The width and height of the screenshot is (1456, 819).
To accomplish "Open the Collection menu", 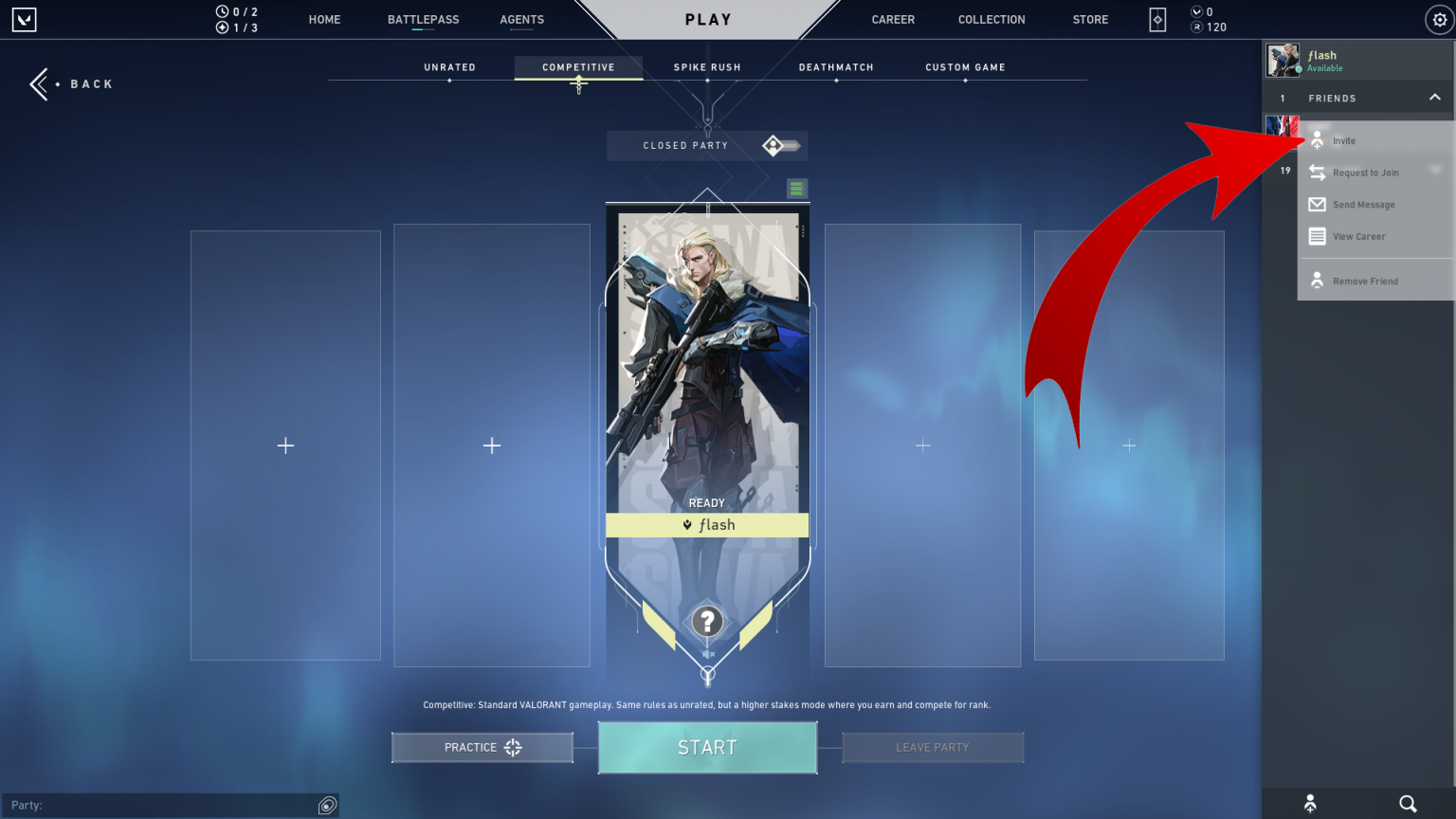I will (992, 19).
